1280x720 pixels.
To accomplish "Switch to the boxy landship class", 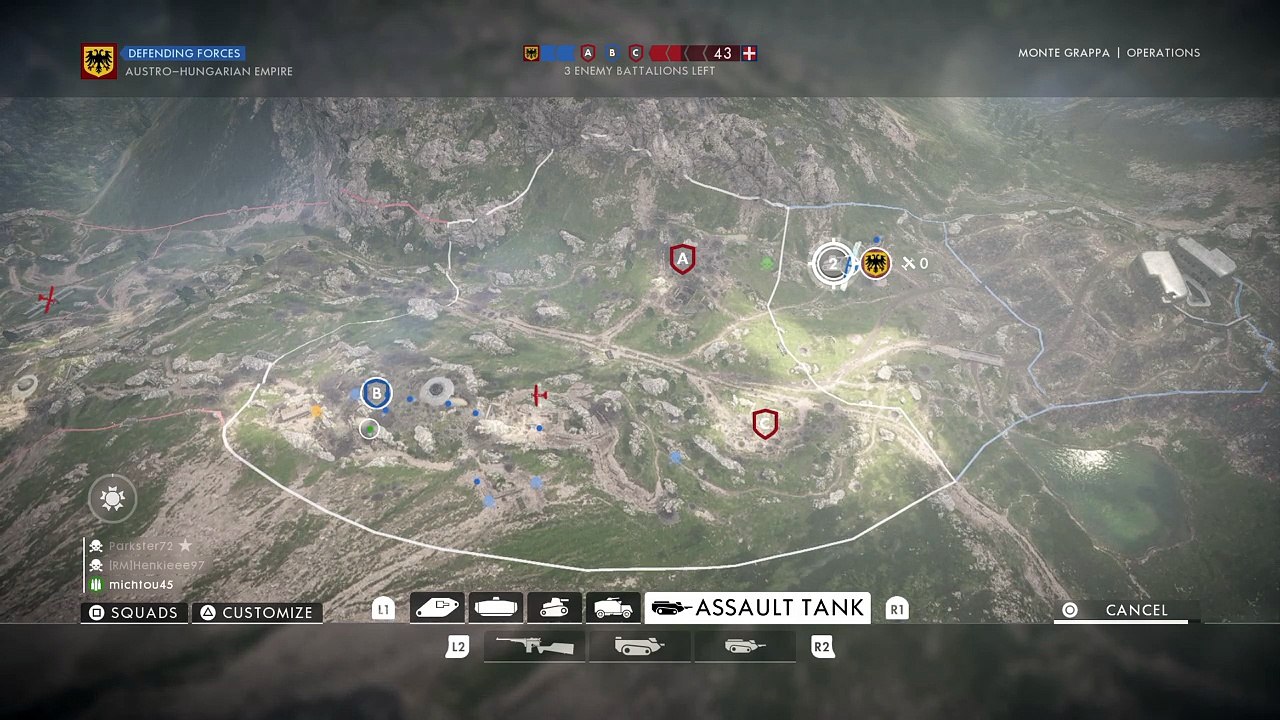I will (496, 607).
